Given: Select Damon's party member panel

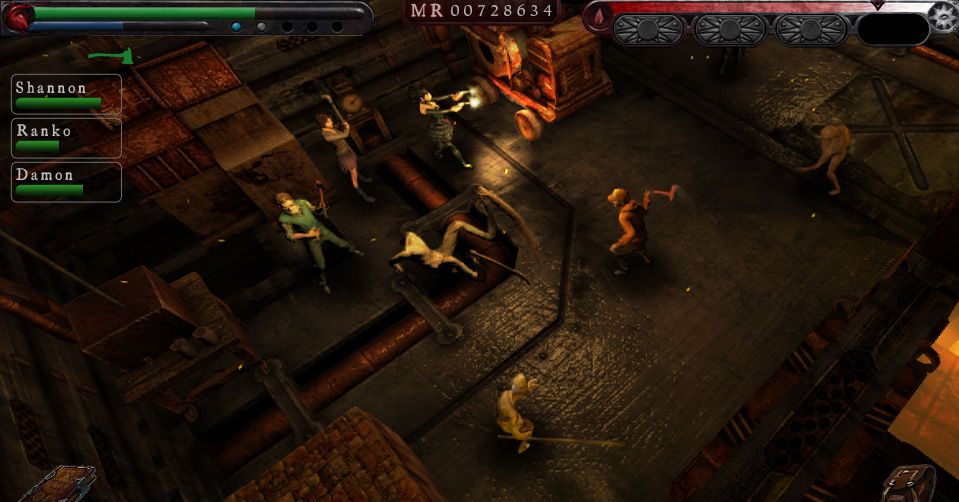Looking at the screenshot, I should (x=66, y=182).
